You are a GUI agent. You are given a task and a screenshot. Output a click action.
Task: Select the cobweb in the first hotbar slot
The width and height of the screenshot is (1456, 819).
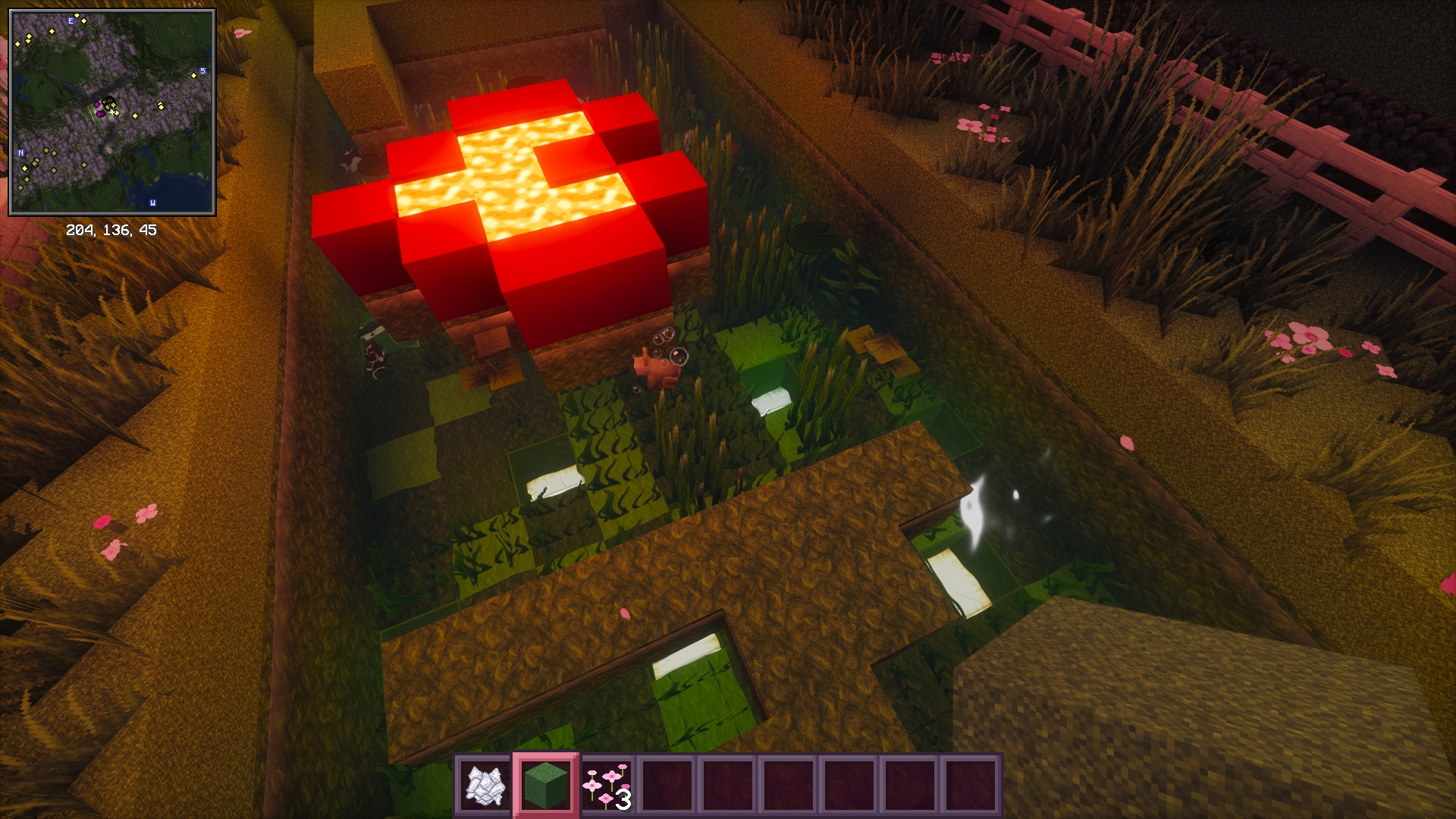click(483, 787)
